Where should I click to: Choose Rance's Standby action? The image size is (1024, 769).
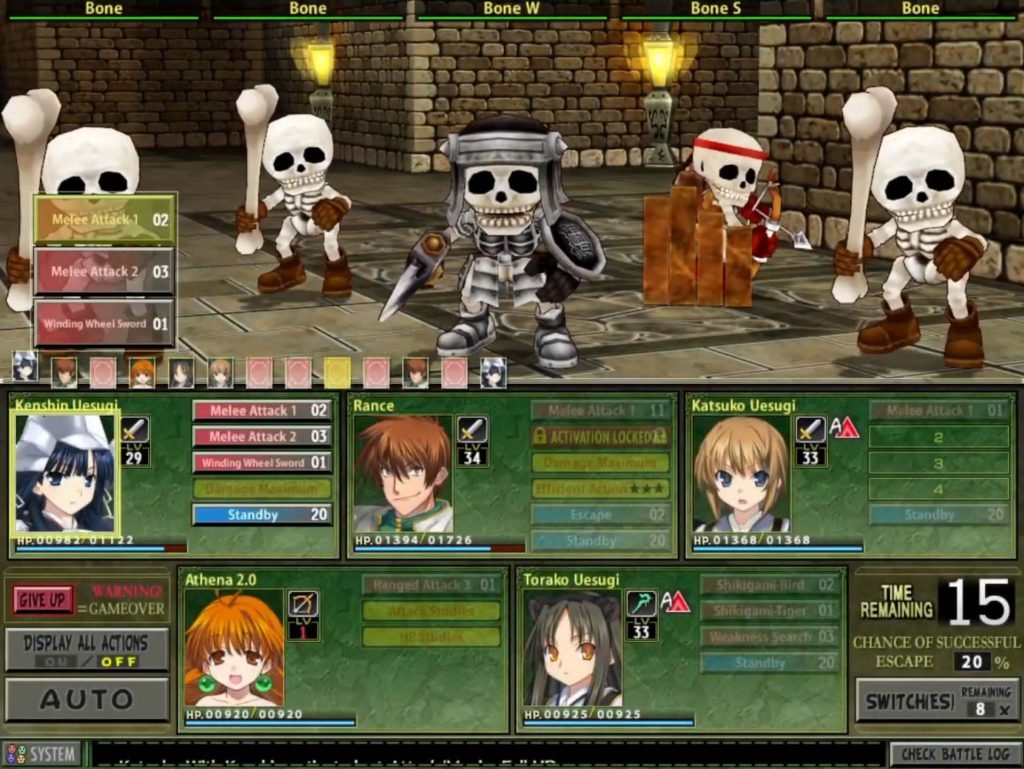[x=600, y=541]
